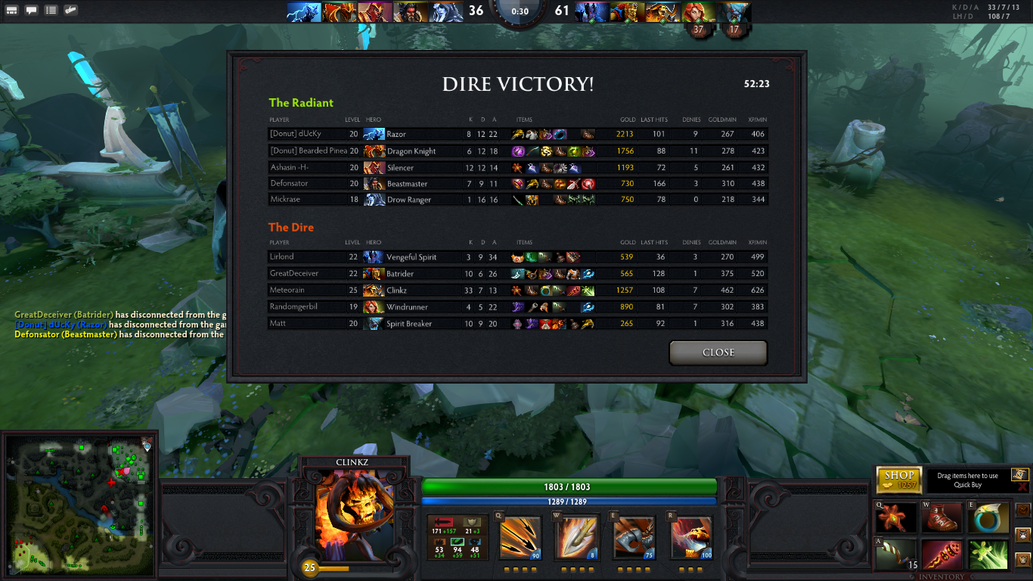Screen dimensions: 1033x581
Task: Select the boots item in inventory
Action: pos(942,518)
